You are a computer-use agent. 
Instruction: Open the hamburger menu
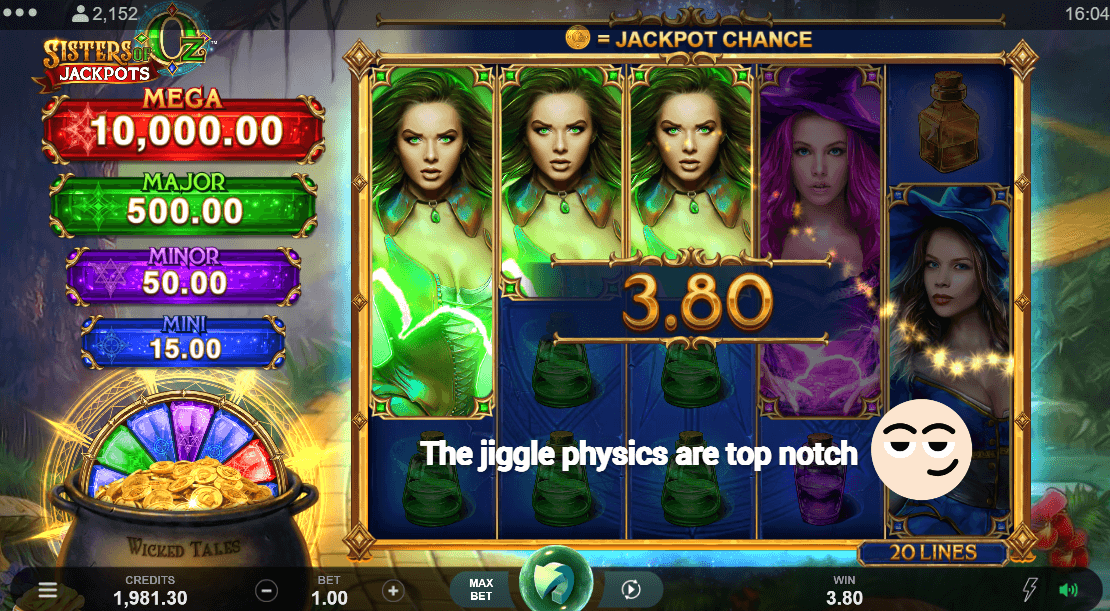(x=47, y=590)
